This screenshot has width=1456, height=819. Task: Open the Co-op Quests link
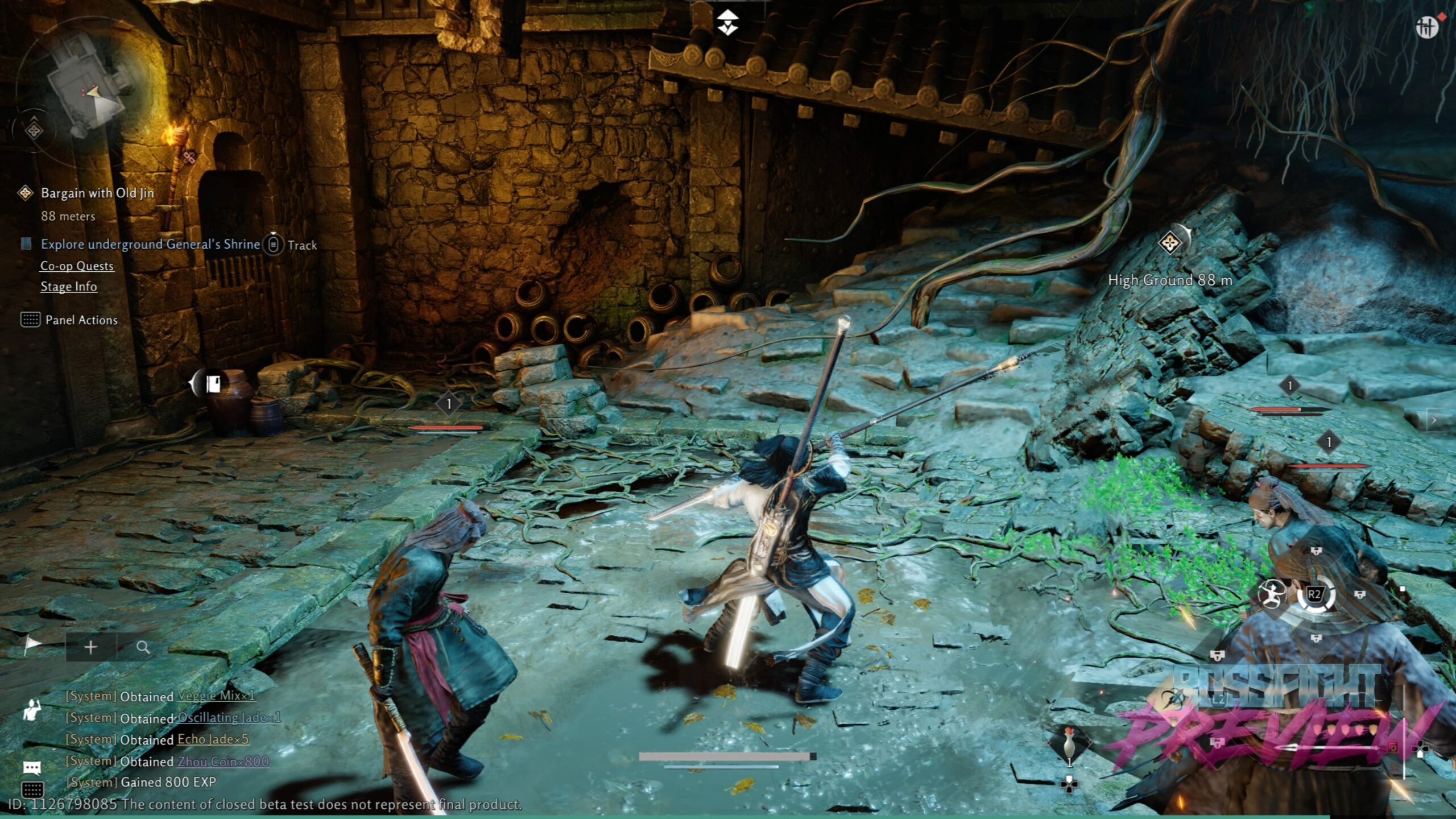[77, 266]
